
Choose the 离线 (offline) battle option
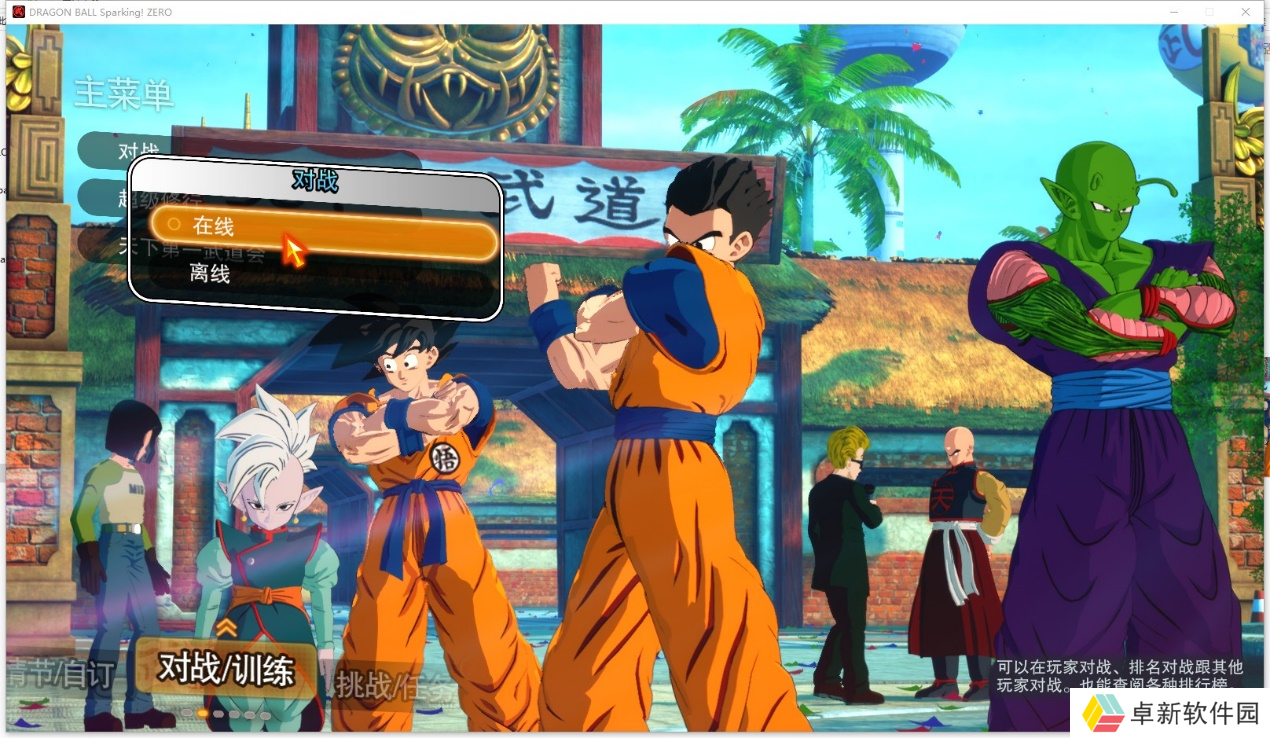(x=210, y=274)
